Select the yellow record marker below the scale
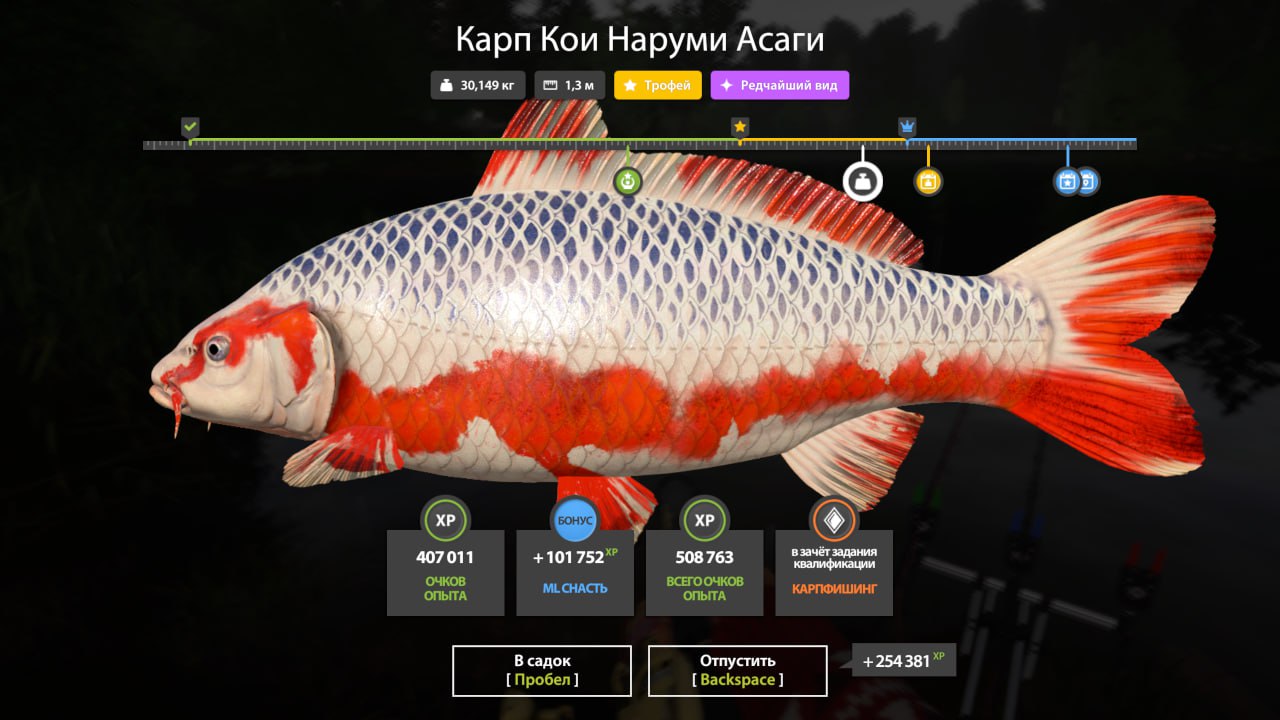This screenshot has height=720, width=1280. click(x=928, y=181)
